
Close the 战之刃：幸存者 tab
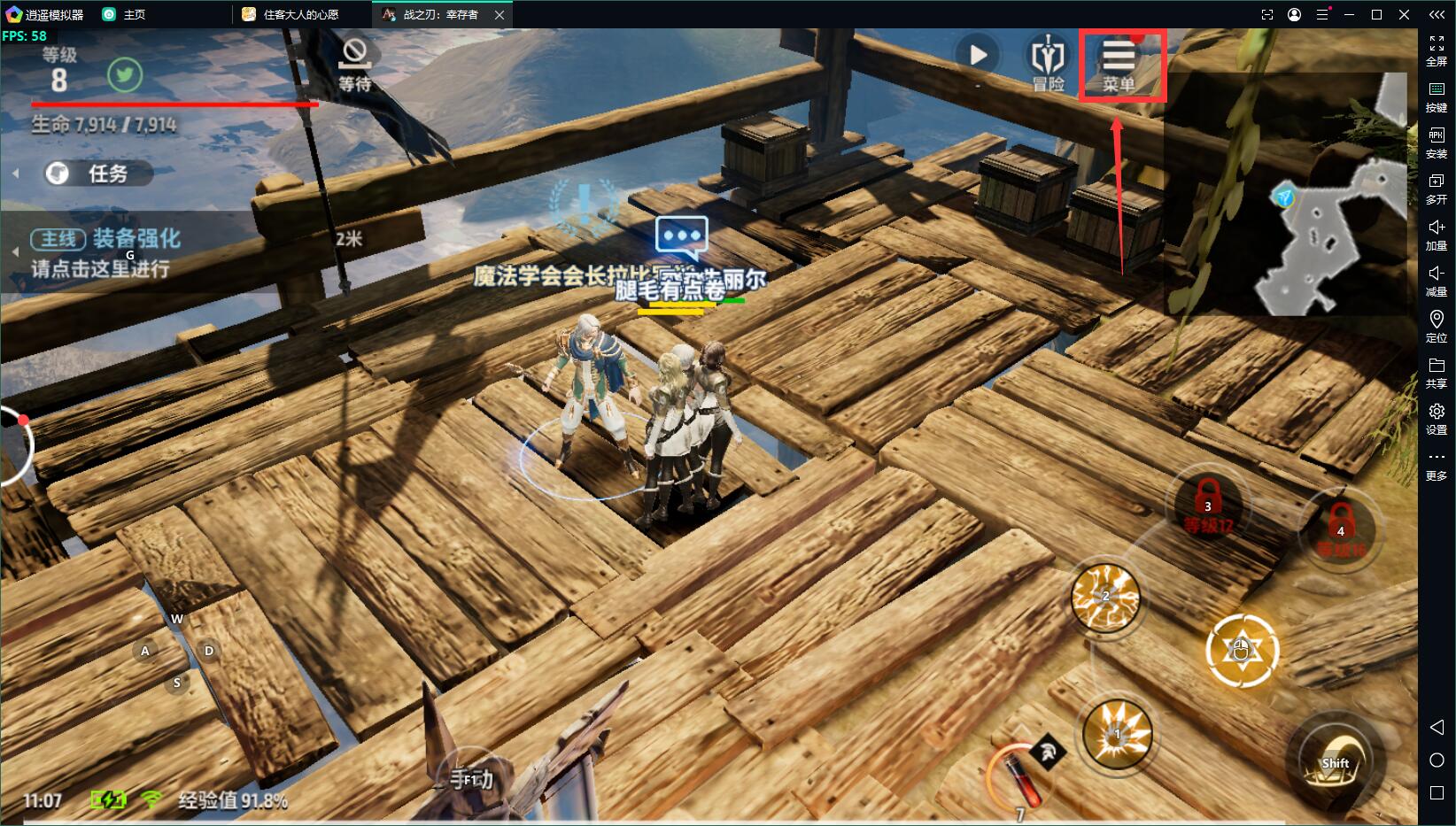pos(500,14)
